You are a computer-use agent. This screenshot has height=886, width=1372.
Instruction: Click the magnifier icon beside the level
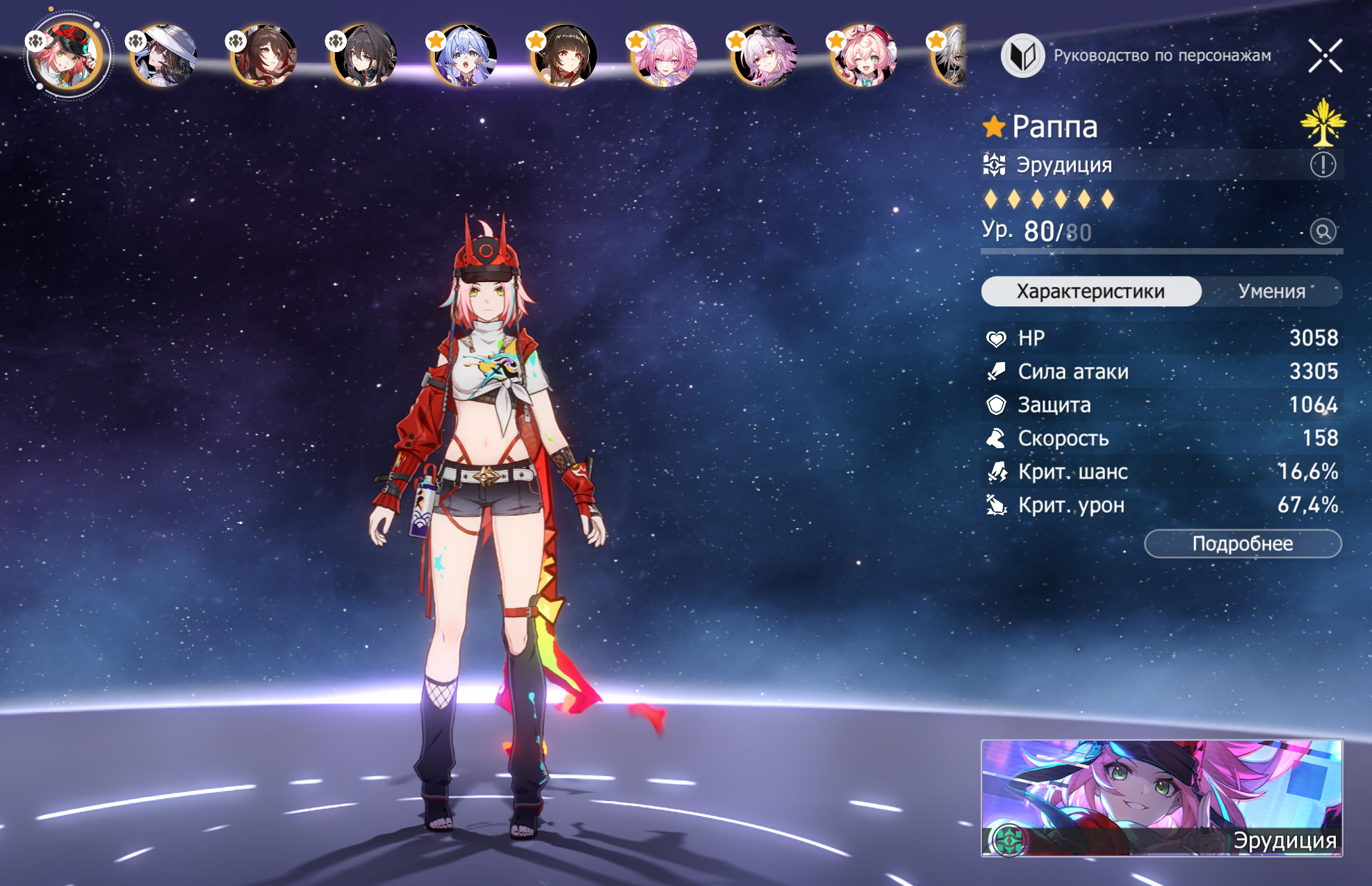[x=1323, y=231]
